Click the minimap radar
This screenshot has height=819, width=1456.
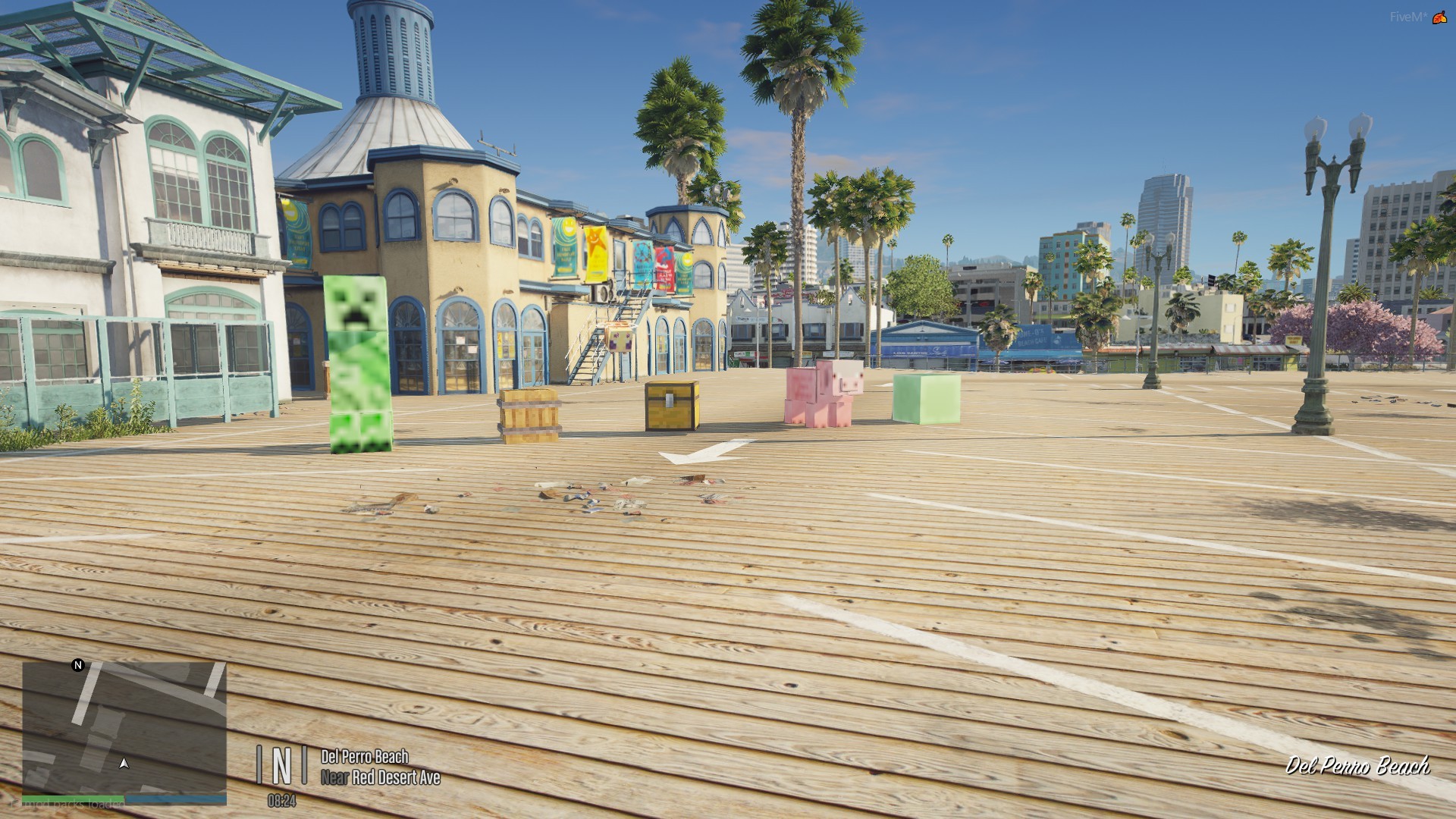click(x=124, y=726)
